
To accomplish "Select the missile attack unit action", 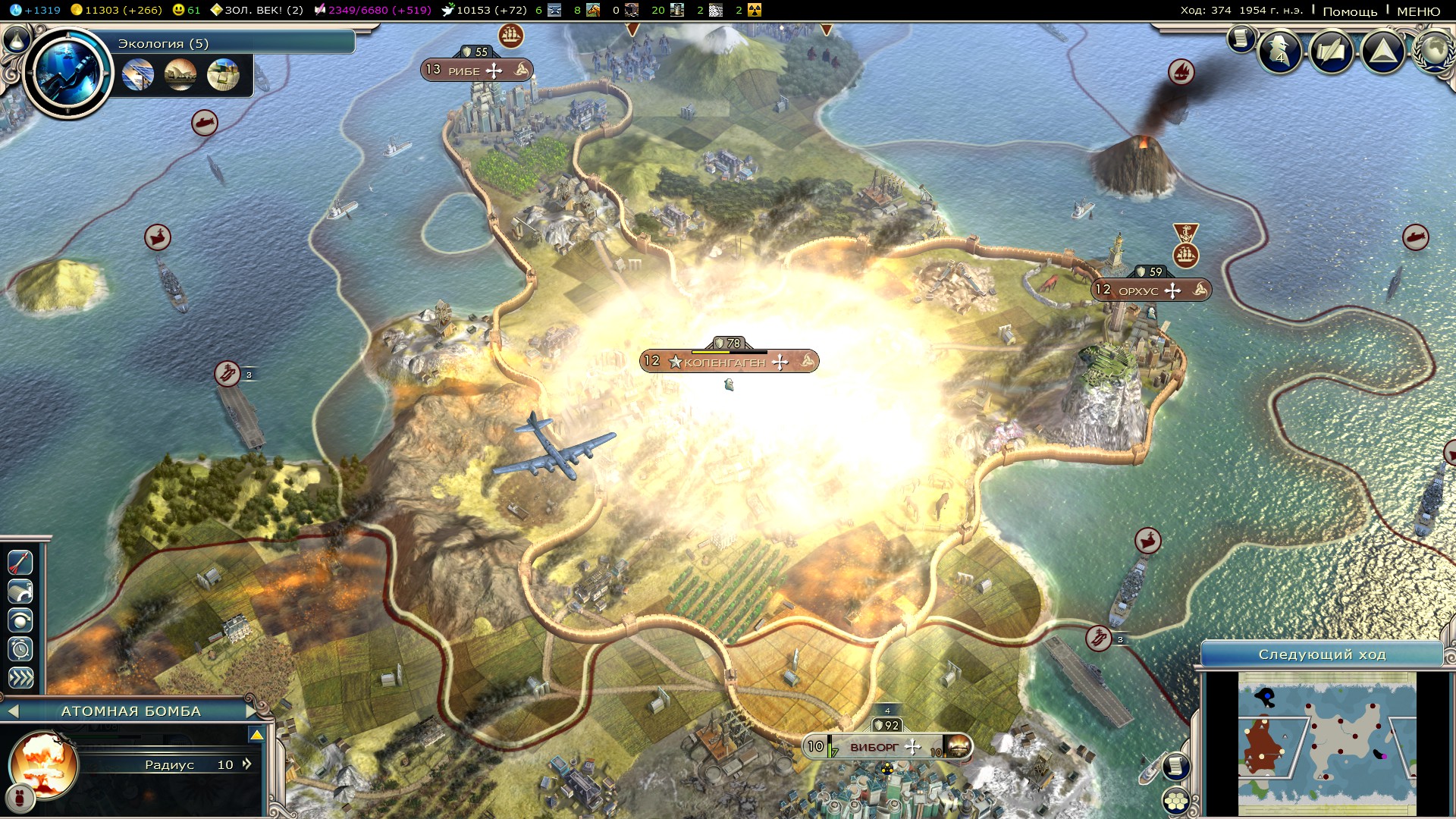I will click(20, 562).
